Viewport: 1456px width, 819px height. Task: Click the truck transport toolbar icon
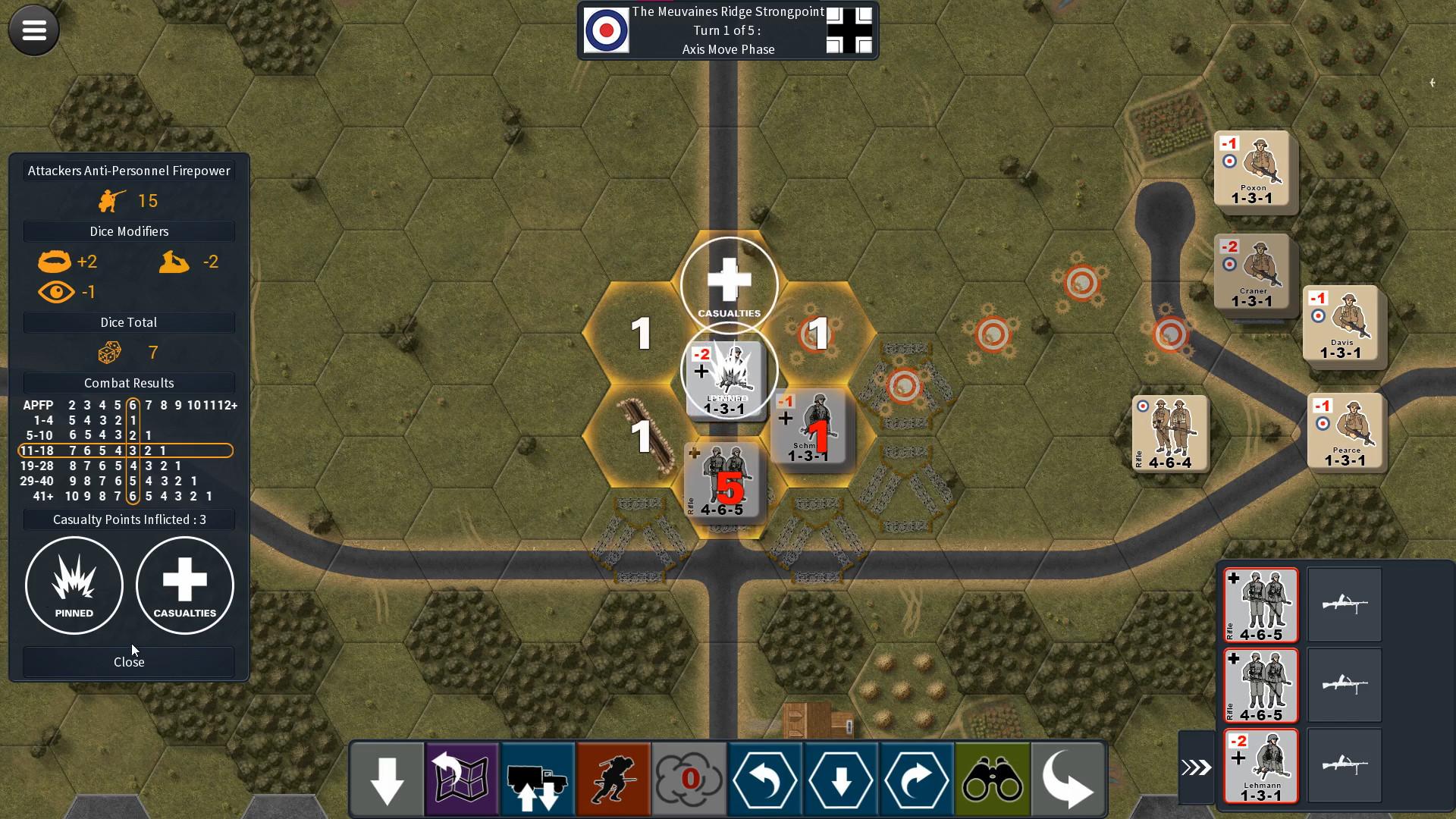538,779
